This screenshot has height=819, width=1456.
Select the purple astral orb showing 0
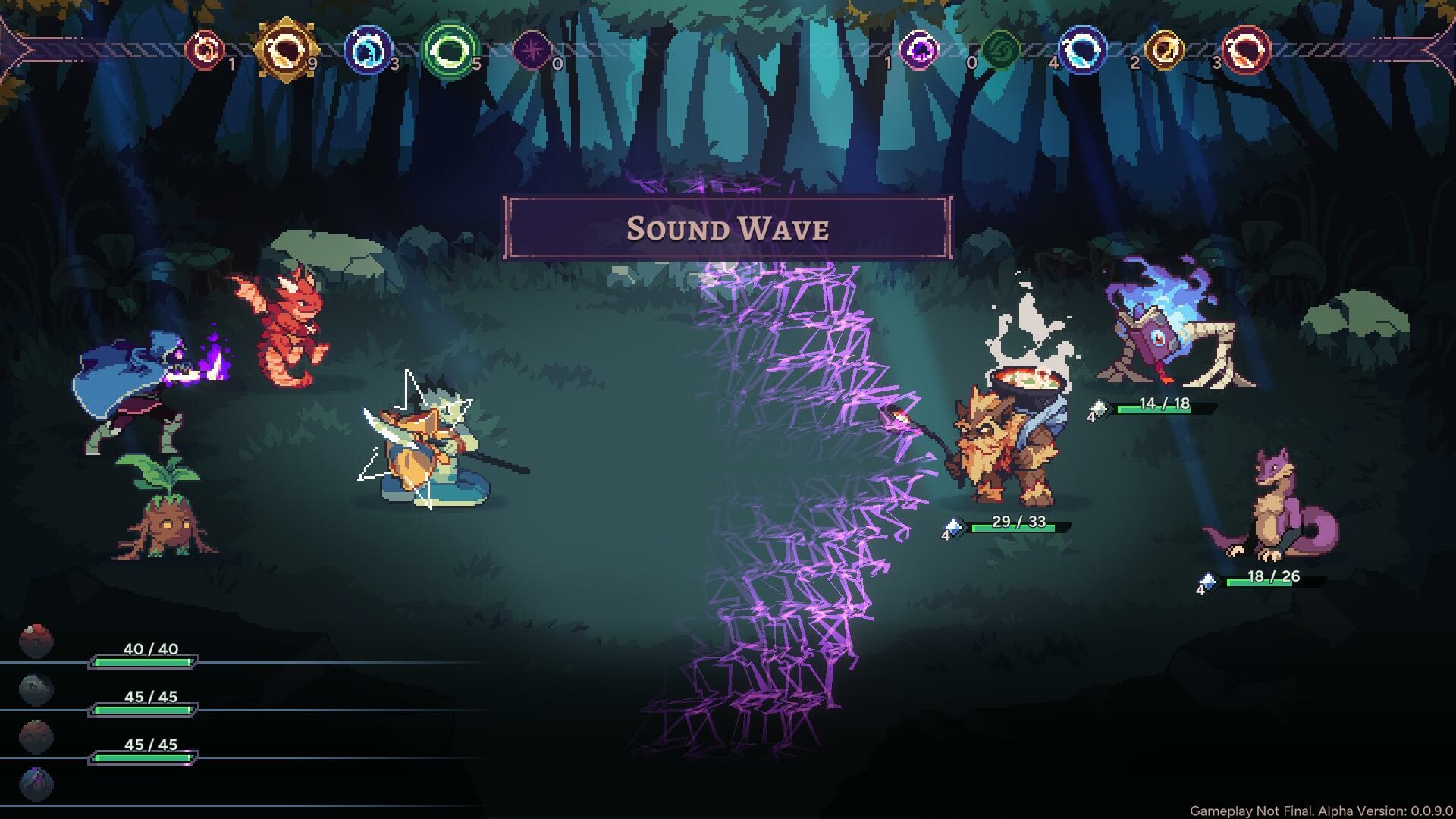tap(533, 52)
